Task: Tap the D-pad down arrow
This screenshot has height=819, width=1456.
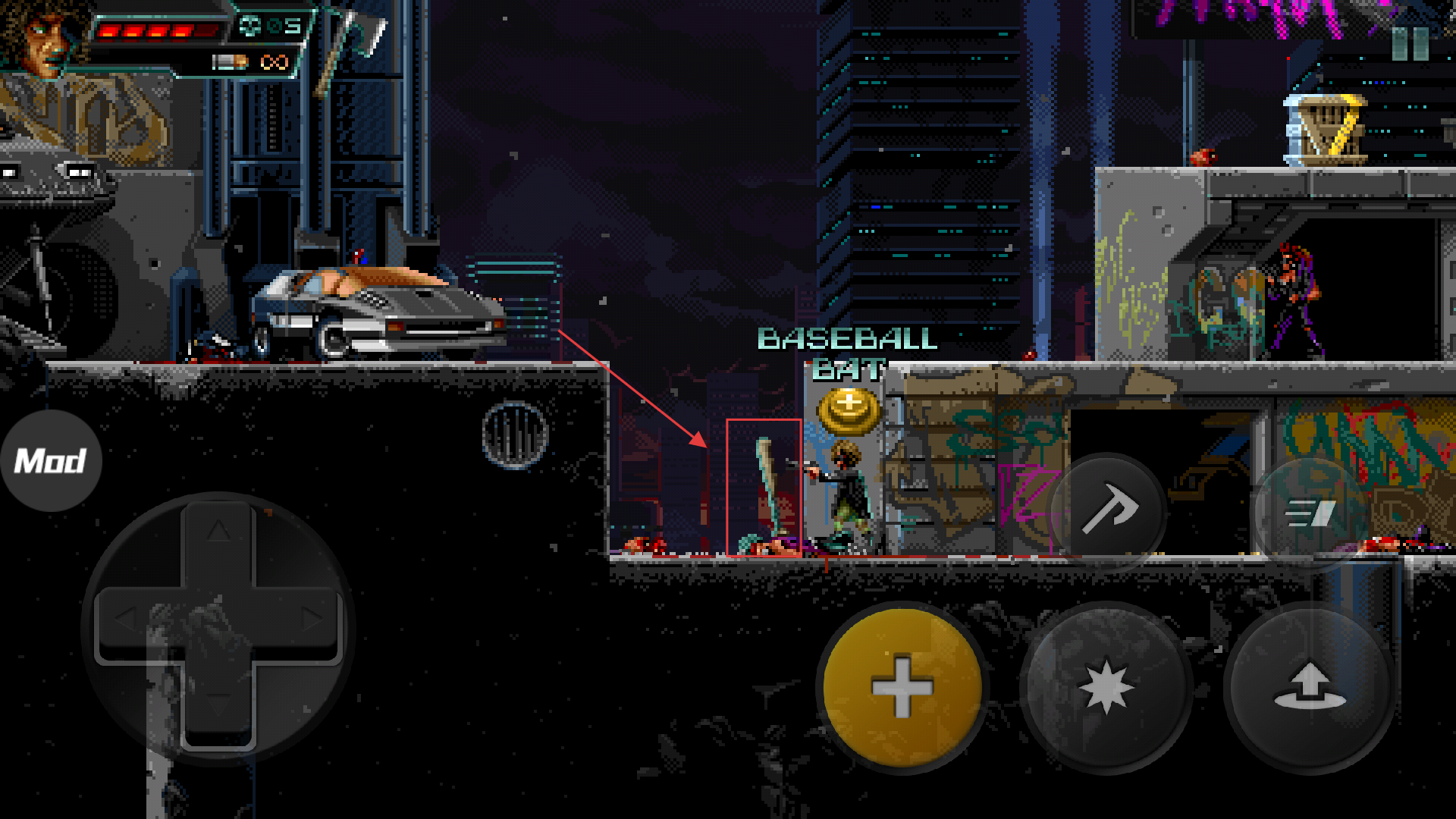Action: [x=218, y=705]
